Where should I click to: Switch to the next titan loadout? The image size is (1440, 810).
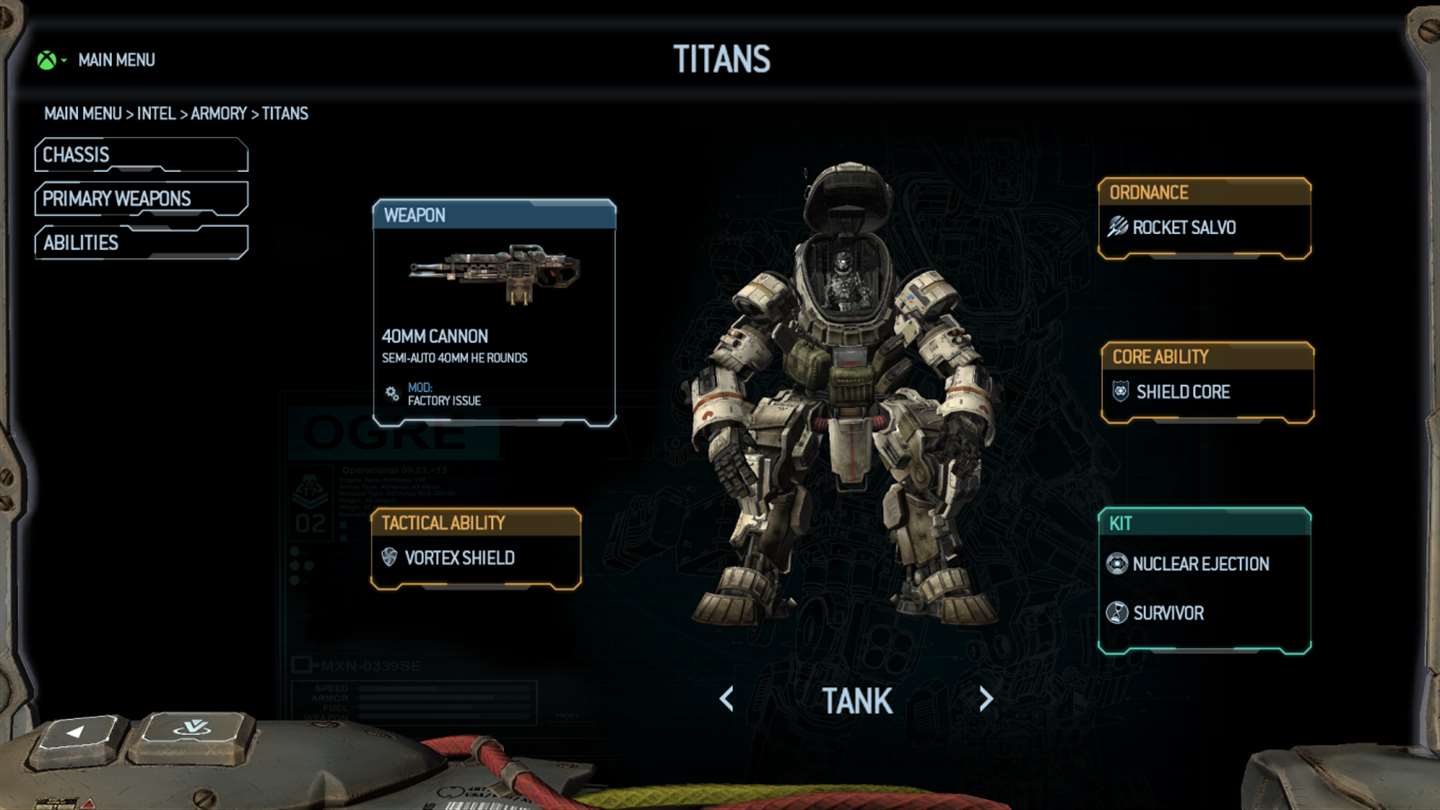tap(986, 700)
